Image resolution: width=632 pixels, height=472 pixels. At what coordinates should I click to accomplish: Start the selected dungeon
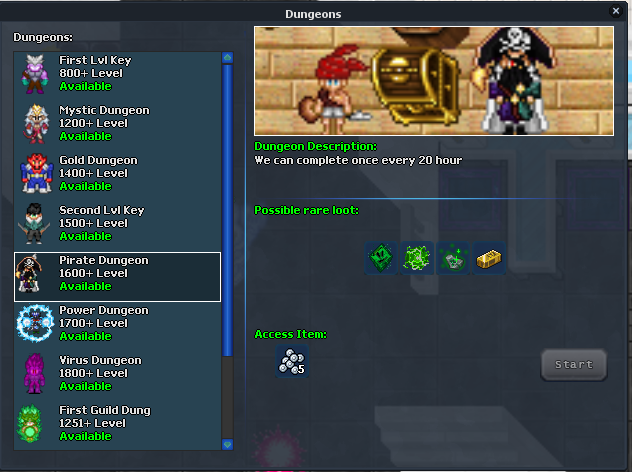574,365
